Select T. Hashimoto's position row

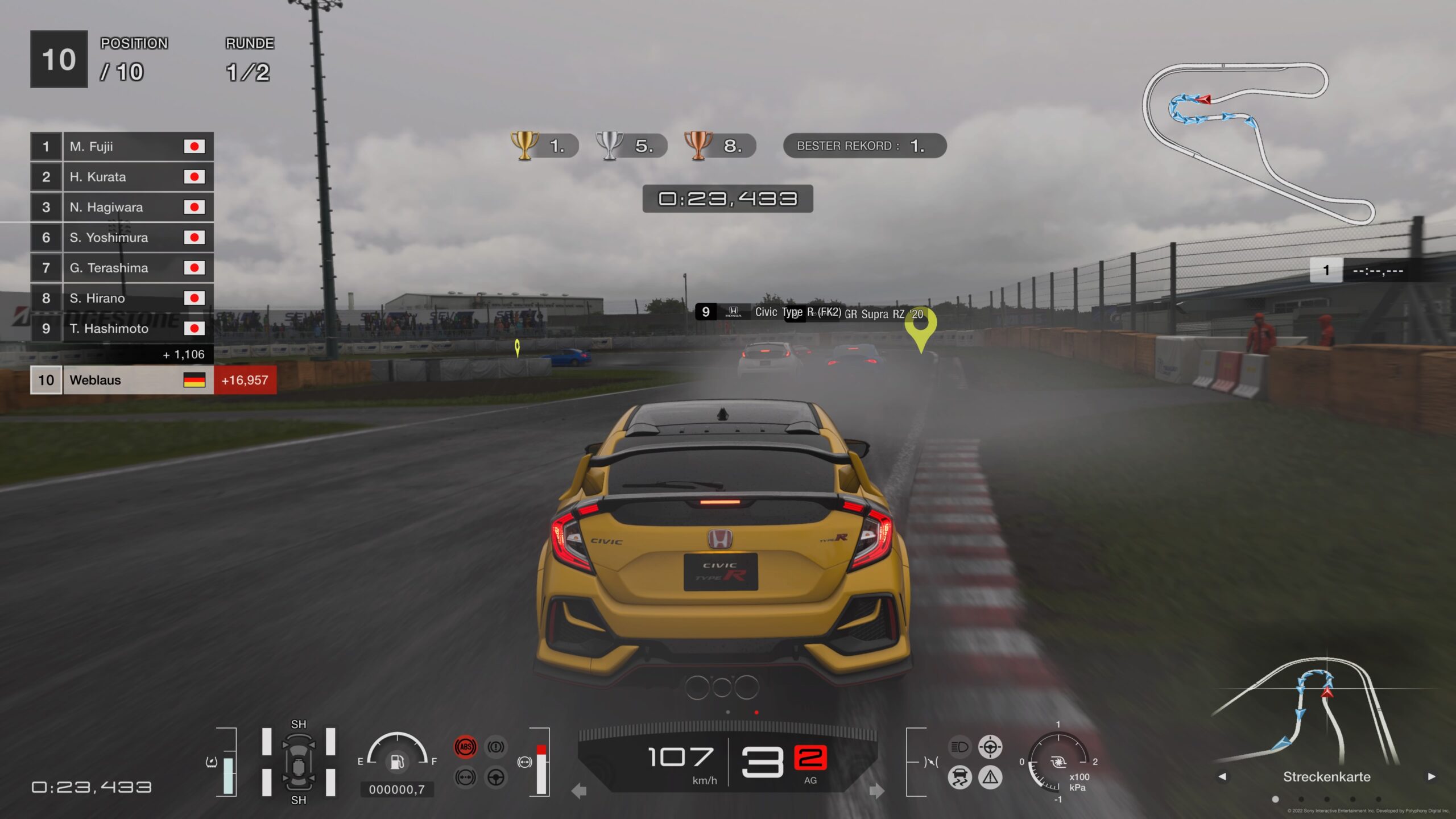tap(122, 328)
